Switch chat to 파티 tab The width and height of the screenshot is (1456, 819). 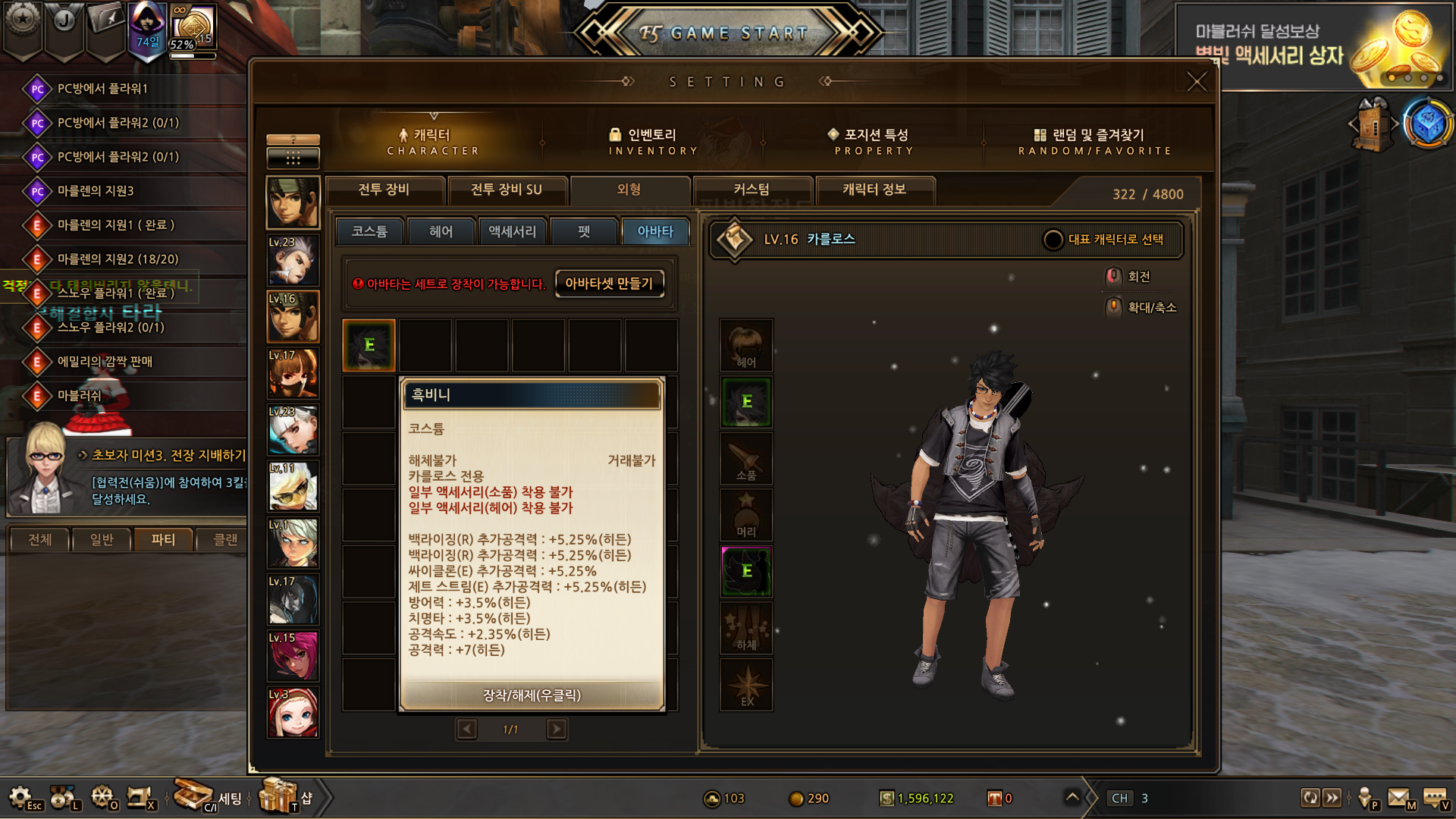click(x=163, y=540)
